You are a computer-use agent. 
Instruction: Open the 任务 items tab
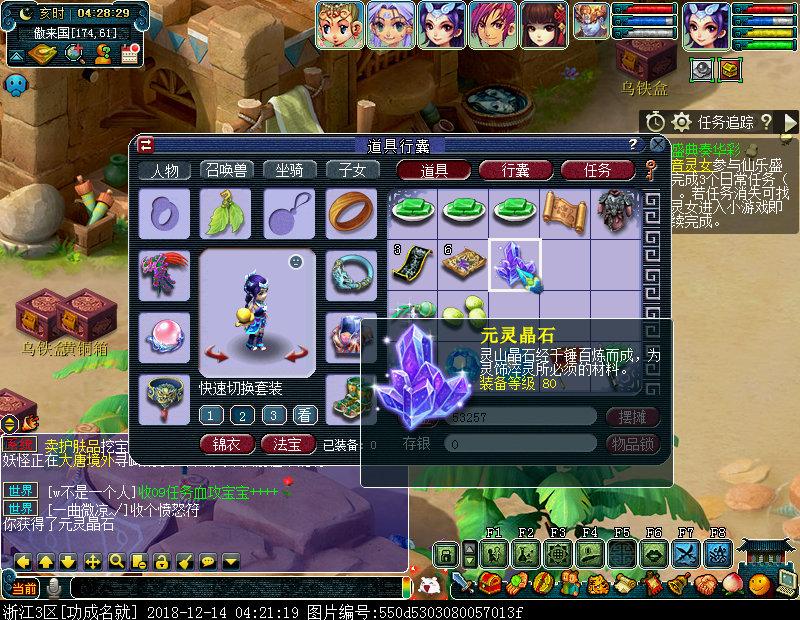click(x=597, y=170)
